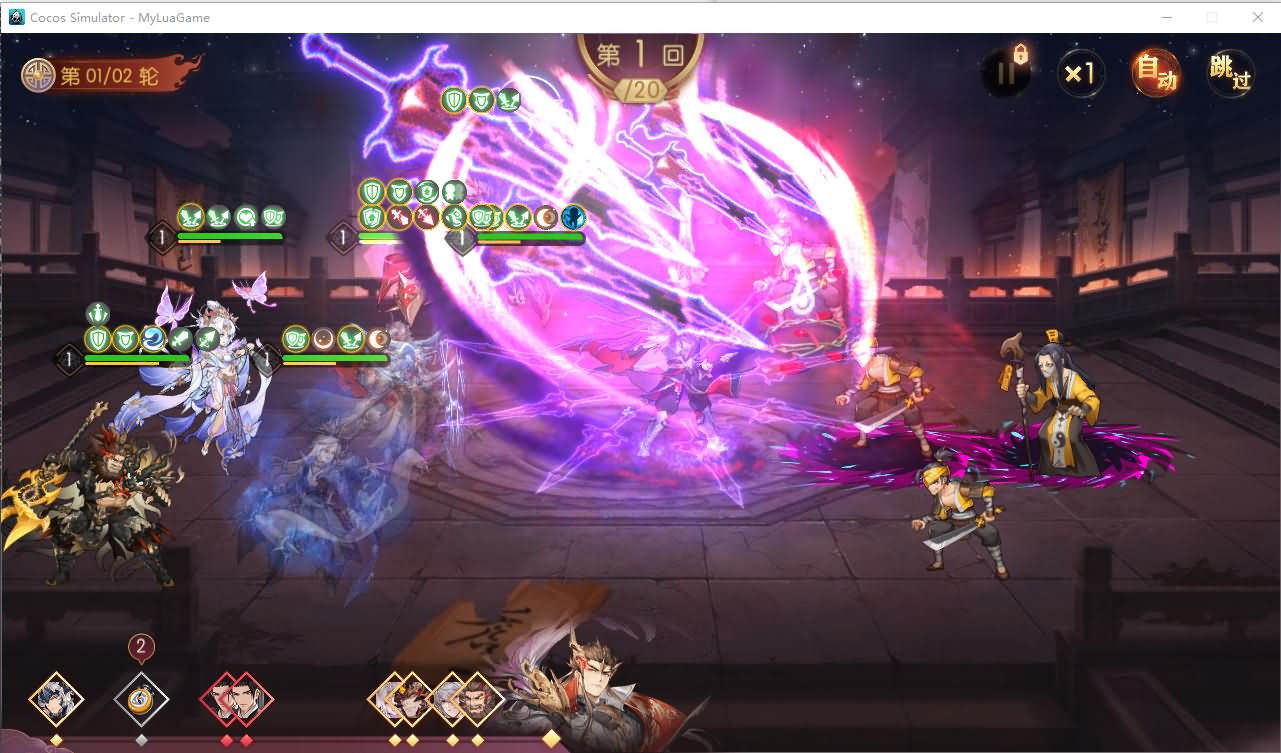Screen dimensions: 1281x753
Task: Click the flaming 第01/02轮 round badge
Action: (x=97, y=74)
